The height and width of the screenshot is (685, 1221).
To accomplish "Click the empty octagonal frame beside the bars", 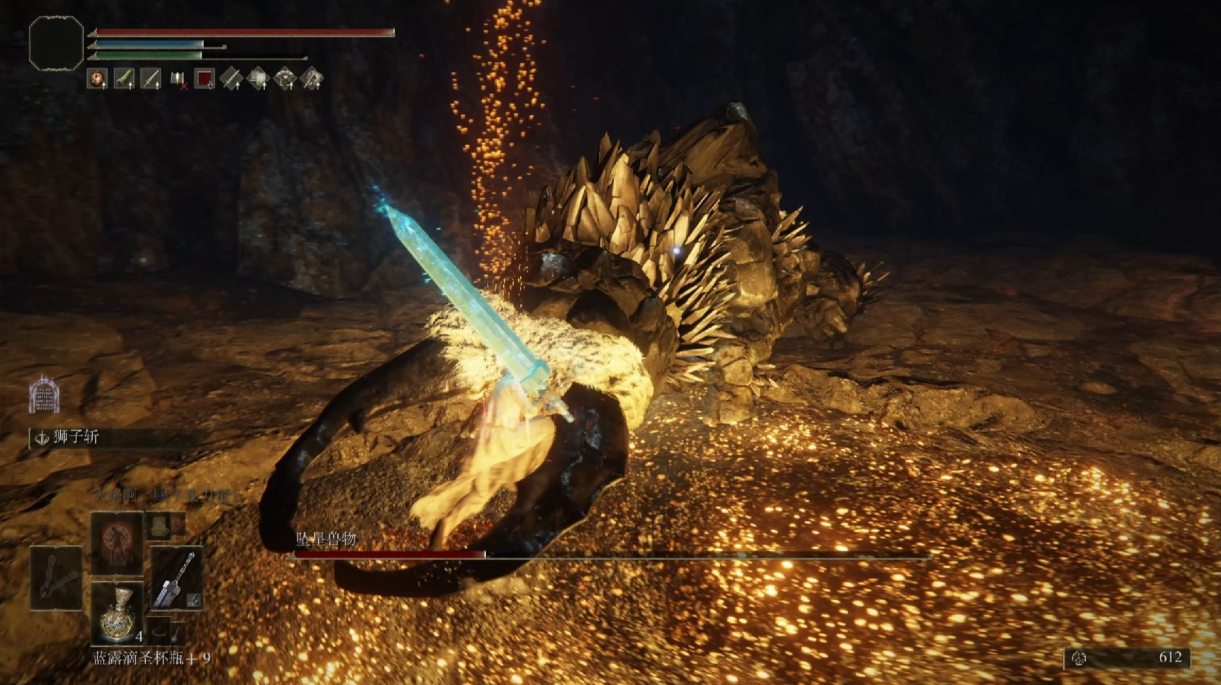I will tap(56, 43).
